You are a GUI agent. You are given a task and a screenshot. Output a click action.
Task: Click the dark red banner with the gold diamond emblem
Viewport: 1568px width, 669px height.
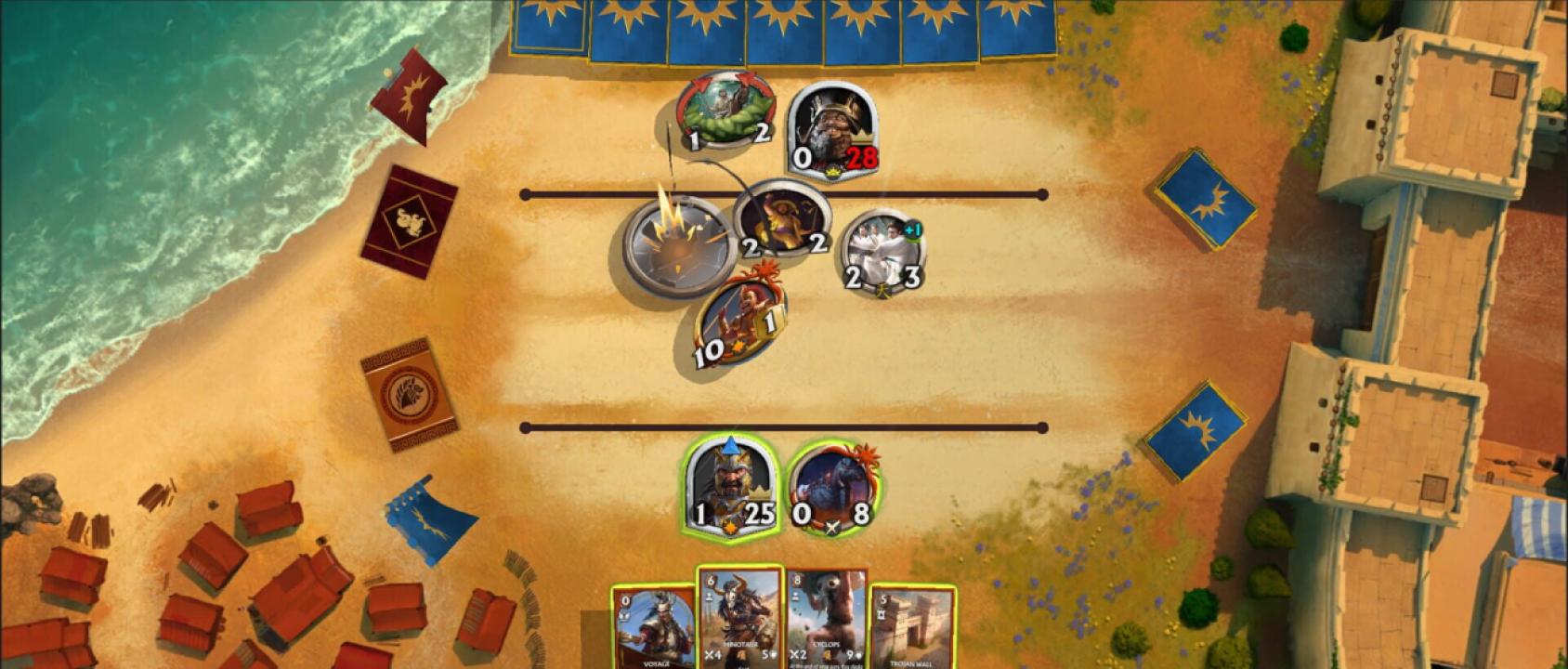coord(409,221)
